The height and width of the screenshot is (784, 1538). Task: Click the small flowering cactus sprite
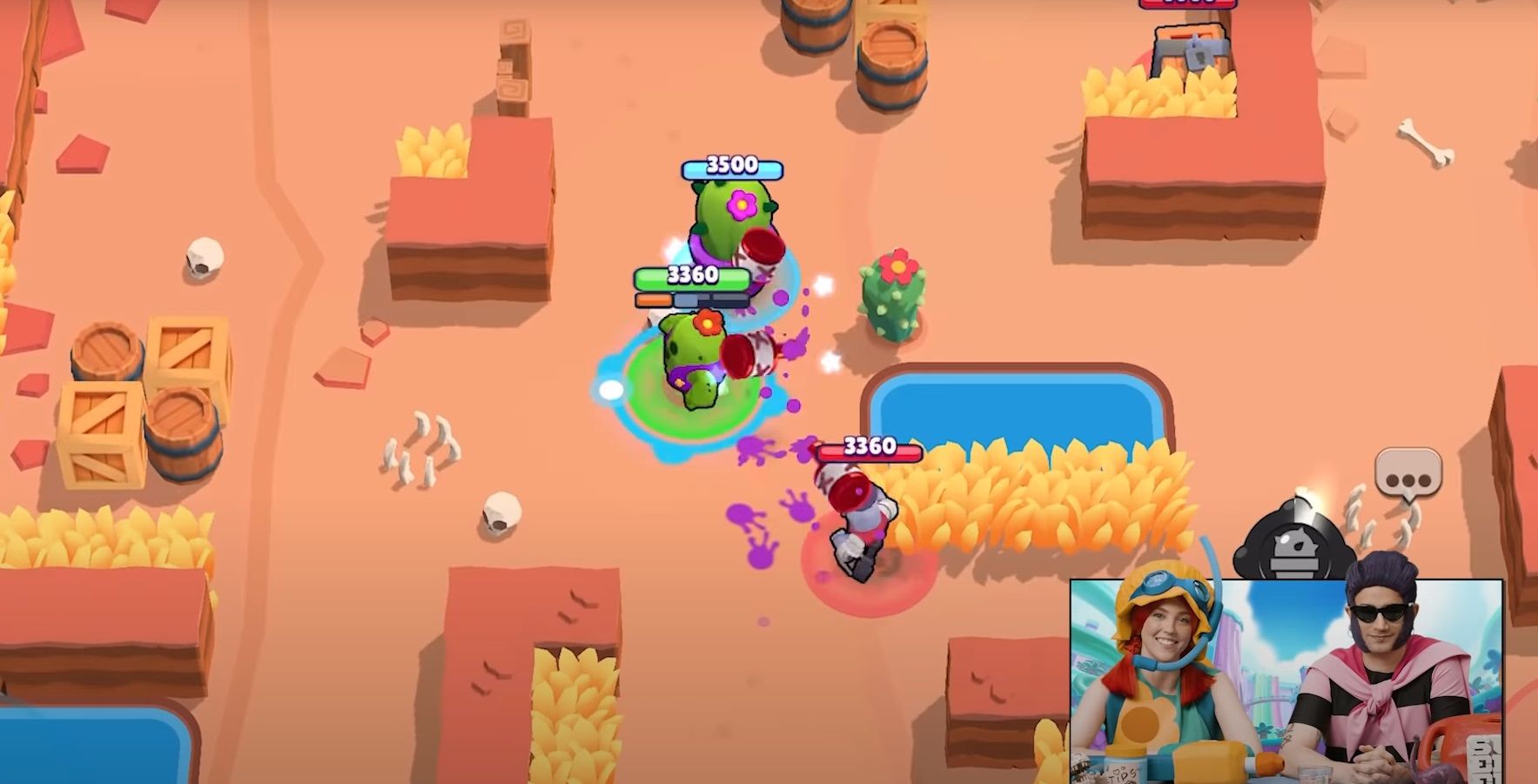tap(891, 291)
